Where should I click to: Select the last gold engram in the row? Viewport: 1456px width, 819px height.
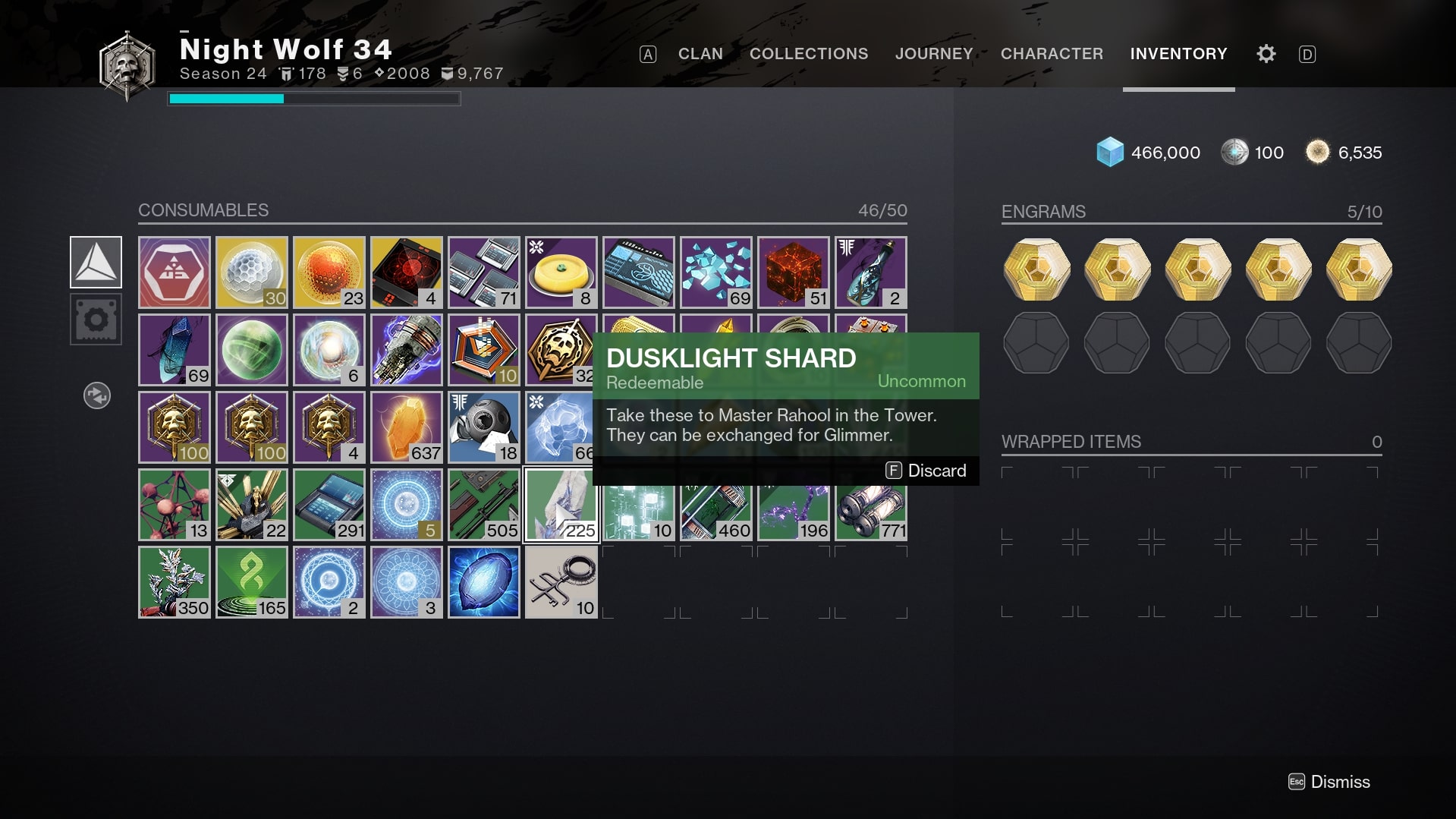(1358, 269)
